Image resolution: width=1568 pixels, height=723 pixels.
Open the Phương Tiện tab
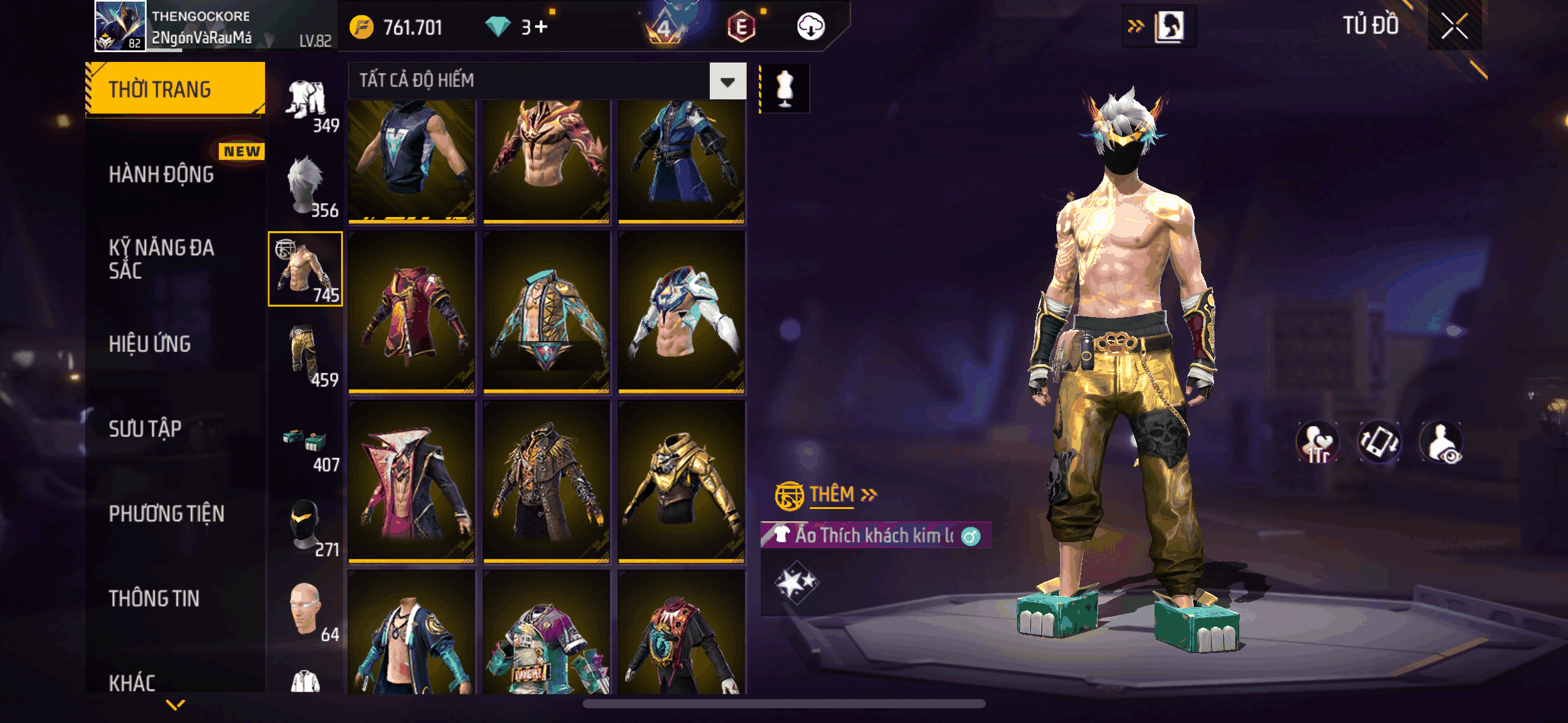coord(166,514)
